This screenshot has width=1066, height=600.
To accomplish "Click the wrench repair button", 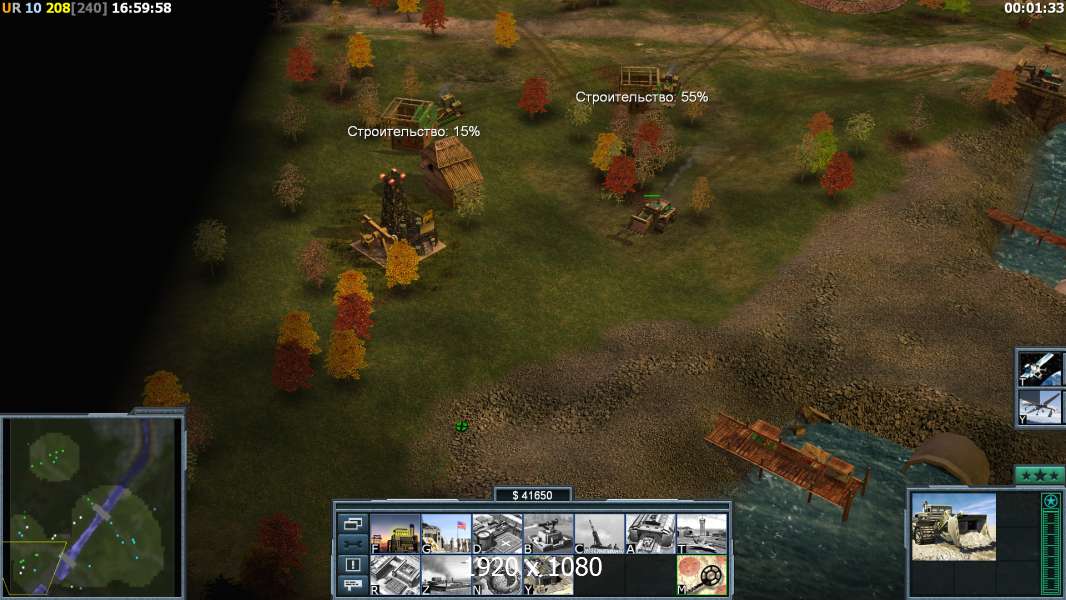I will pyautogui.click(x=352, y=544).
